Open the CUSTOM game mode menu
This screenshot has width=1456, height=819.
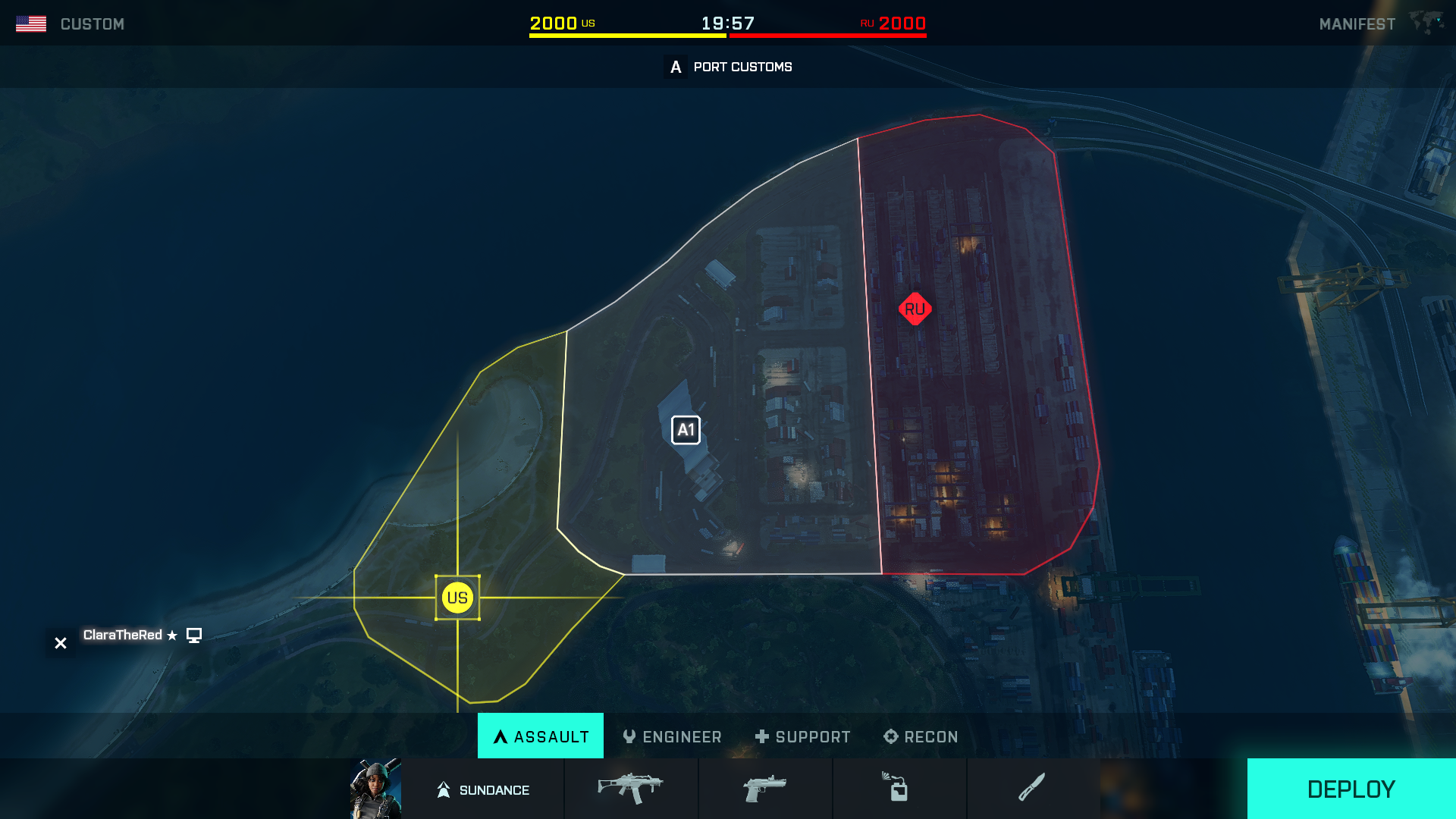click(x=92, y=23)
